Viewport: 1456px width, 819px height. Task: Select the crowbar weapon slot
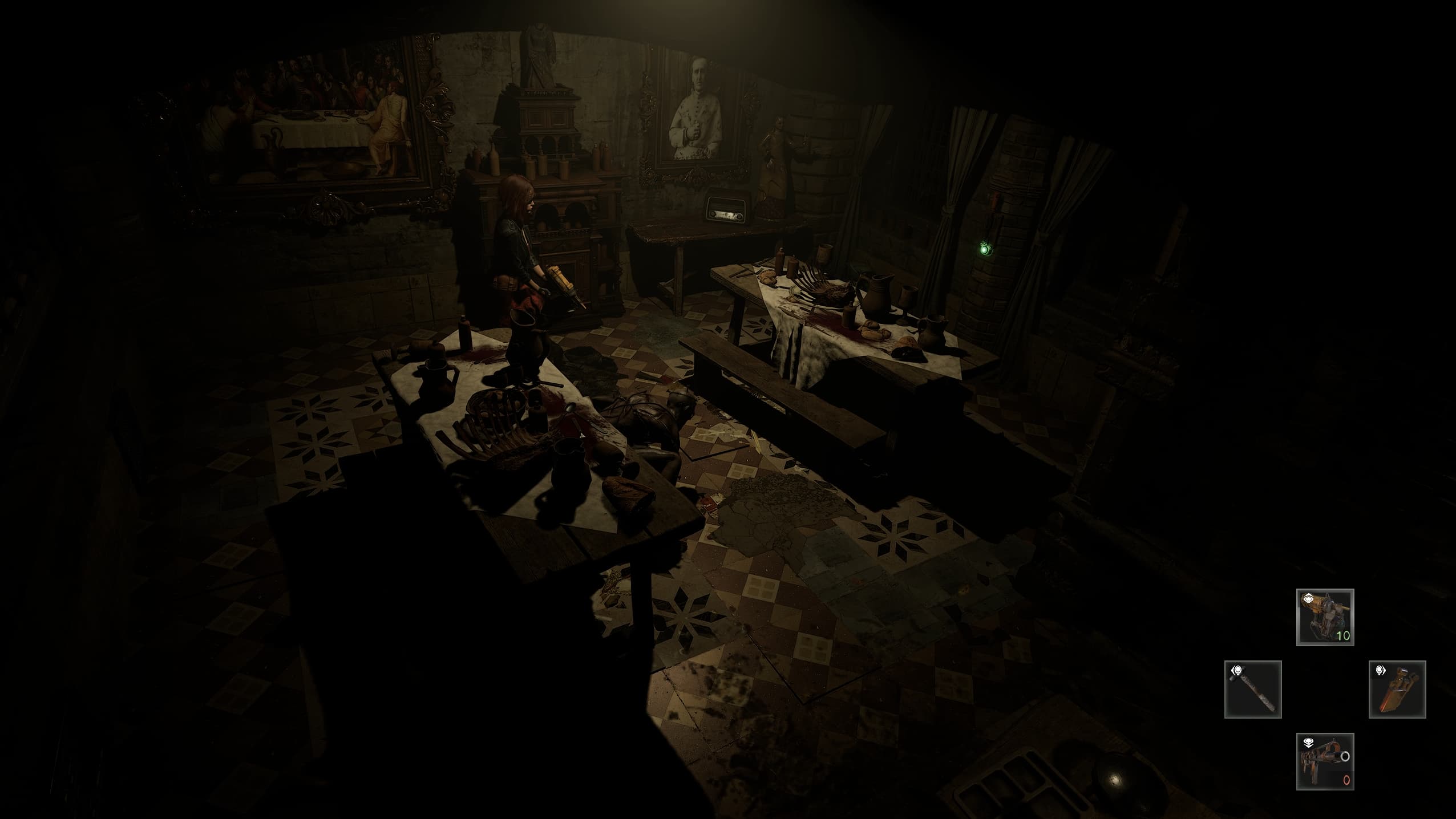click(1397, 689)
